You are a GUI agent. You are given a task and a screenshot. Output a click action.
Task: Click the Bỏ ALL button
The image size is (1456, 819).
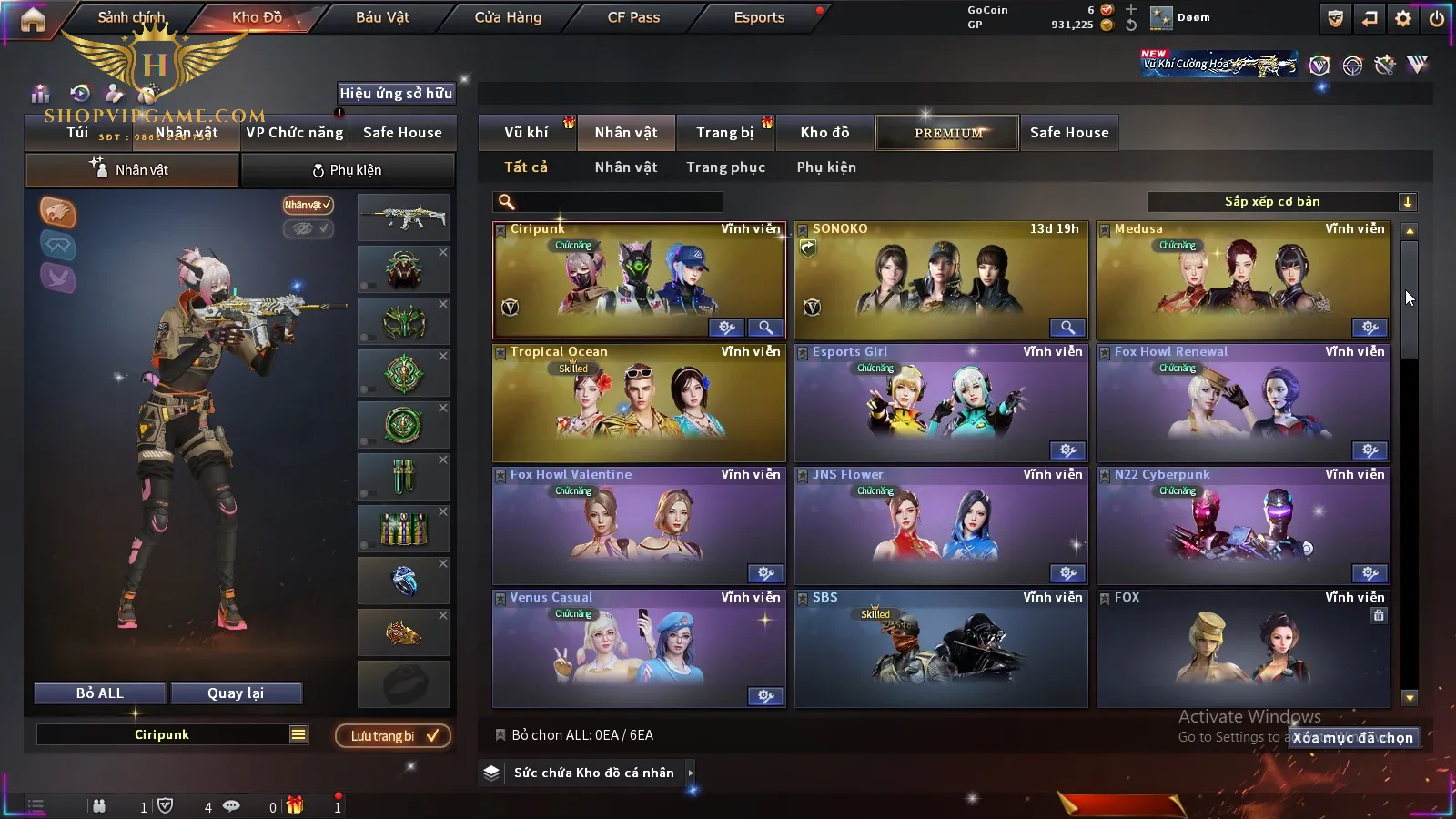coord(100,693)
